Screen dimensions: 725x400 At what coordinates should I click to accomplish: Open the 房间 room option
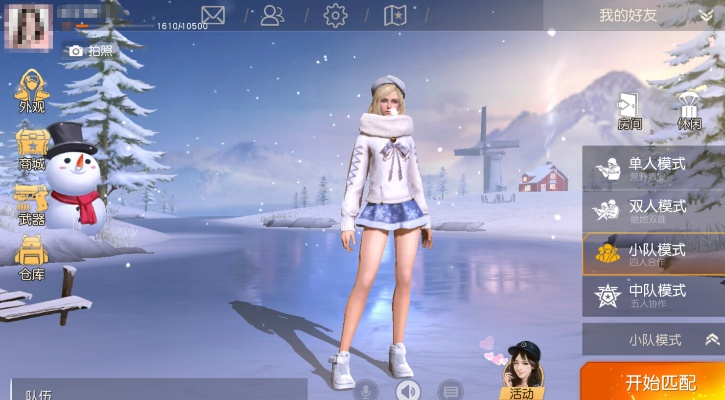(x=629, y=112)
